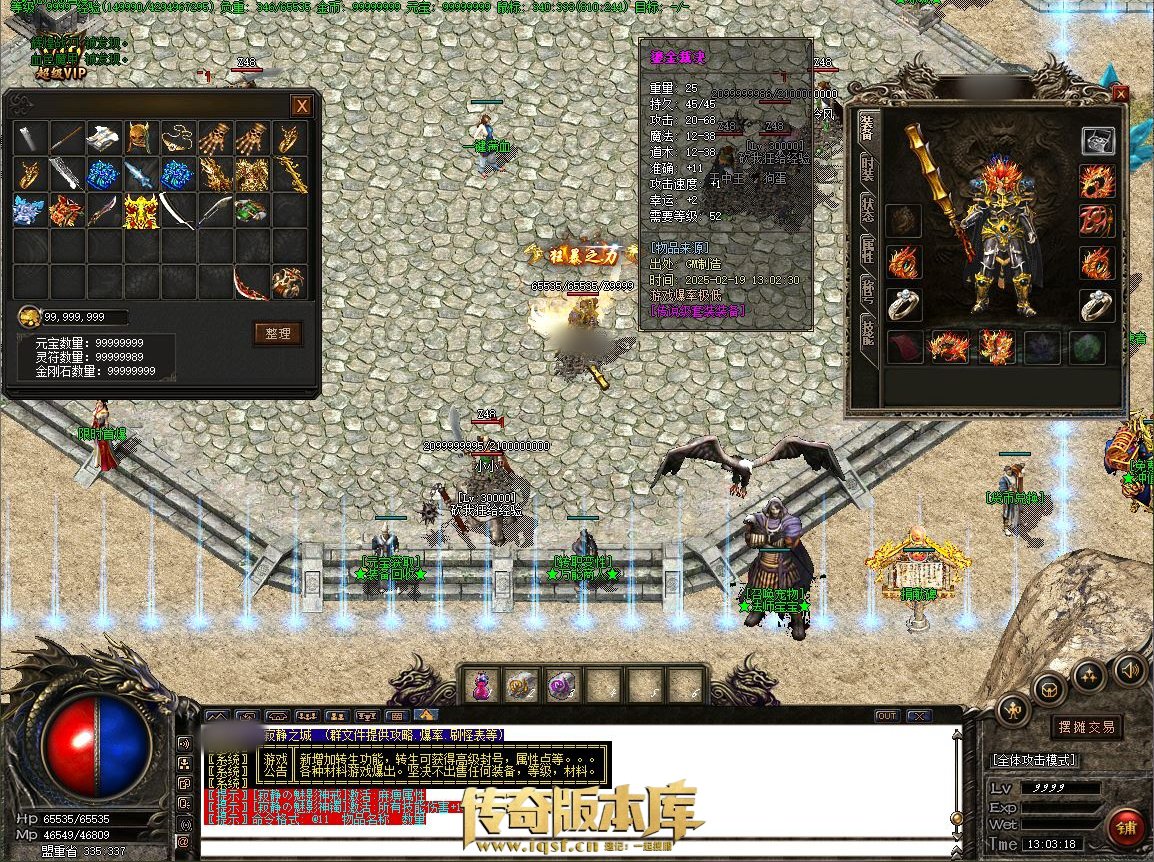Screen dimensions: 1154x862
Task: Use the purple orb hotbar item
Action: point(562,686)
